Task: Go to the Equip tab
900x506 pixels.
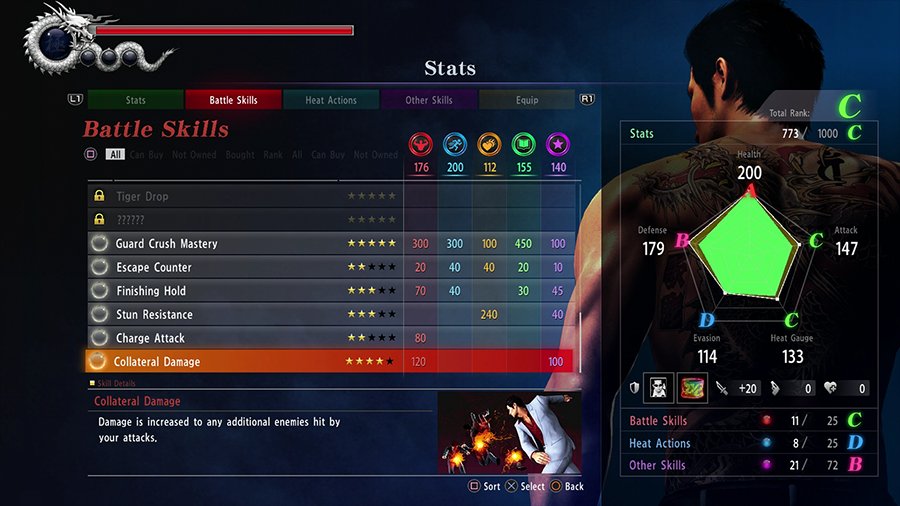Action: point(526,100)
